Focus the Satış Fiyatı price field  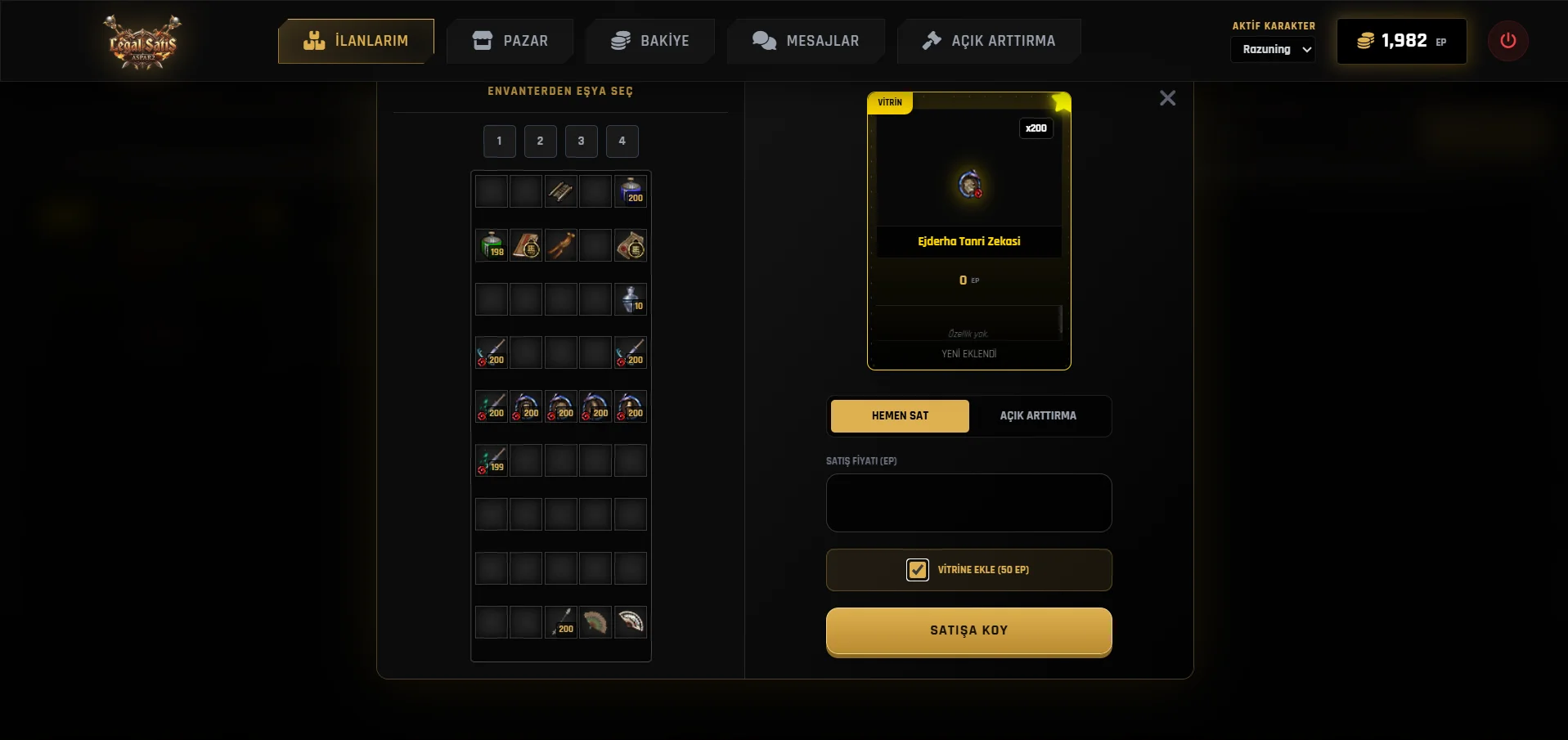coord(968,503)
